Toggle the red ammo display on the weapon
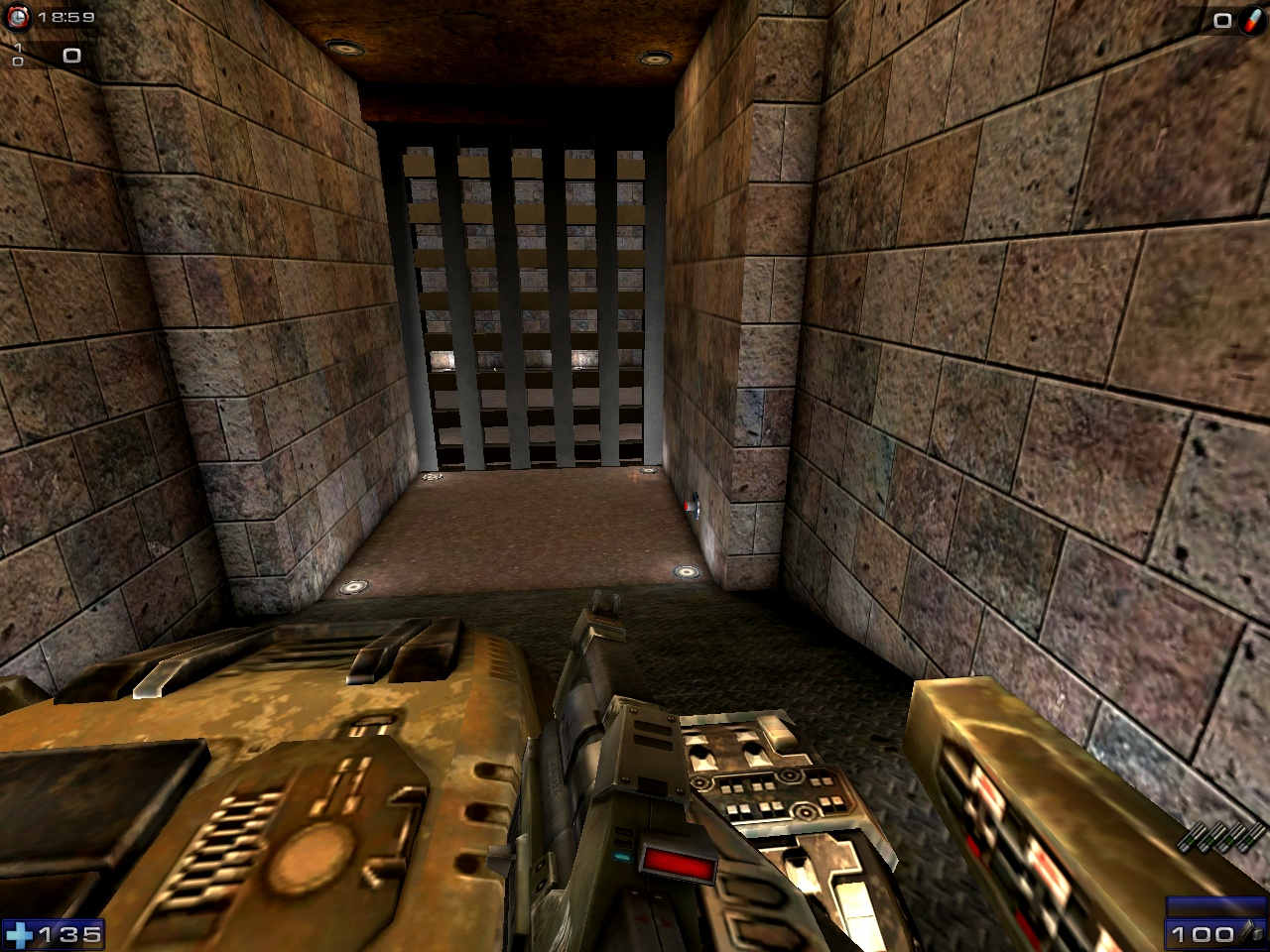This screenshot has height=952, width=1270. pyautogui.click(x=680, y=863)
